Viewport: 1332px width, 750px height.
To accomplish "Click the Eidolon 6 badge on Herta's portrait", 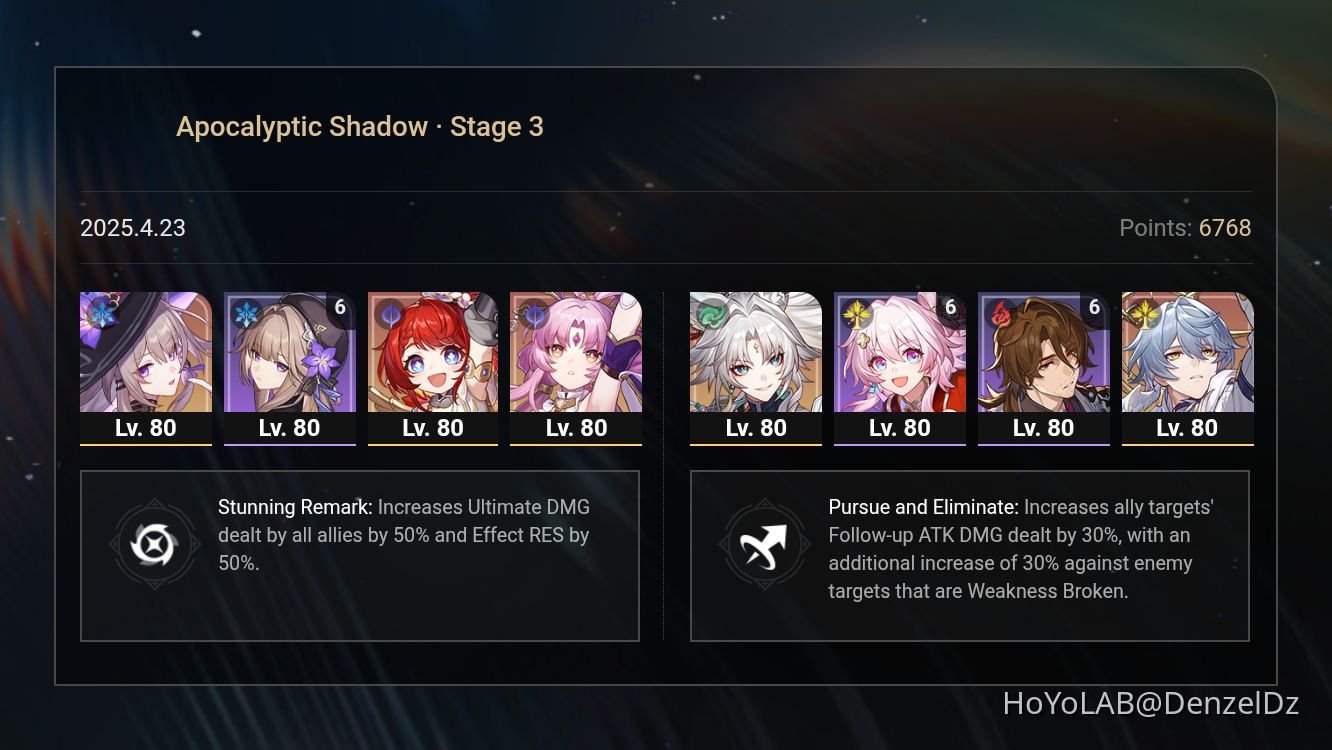I will tap(341, 308).
